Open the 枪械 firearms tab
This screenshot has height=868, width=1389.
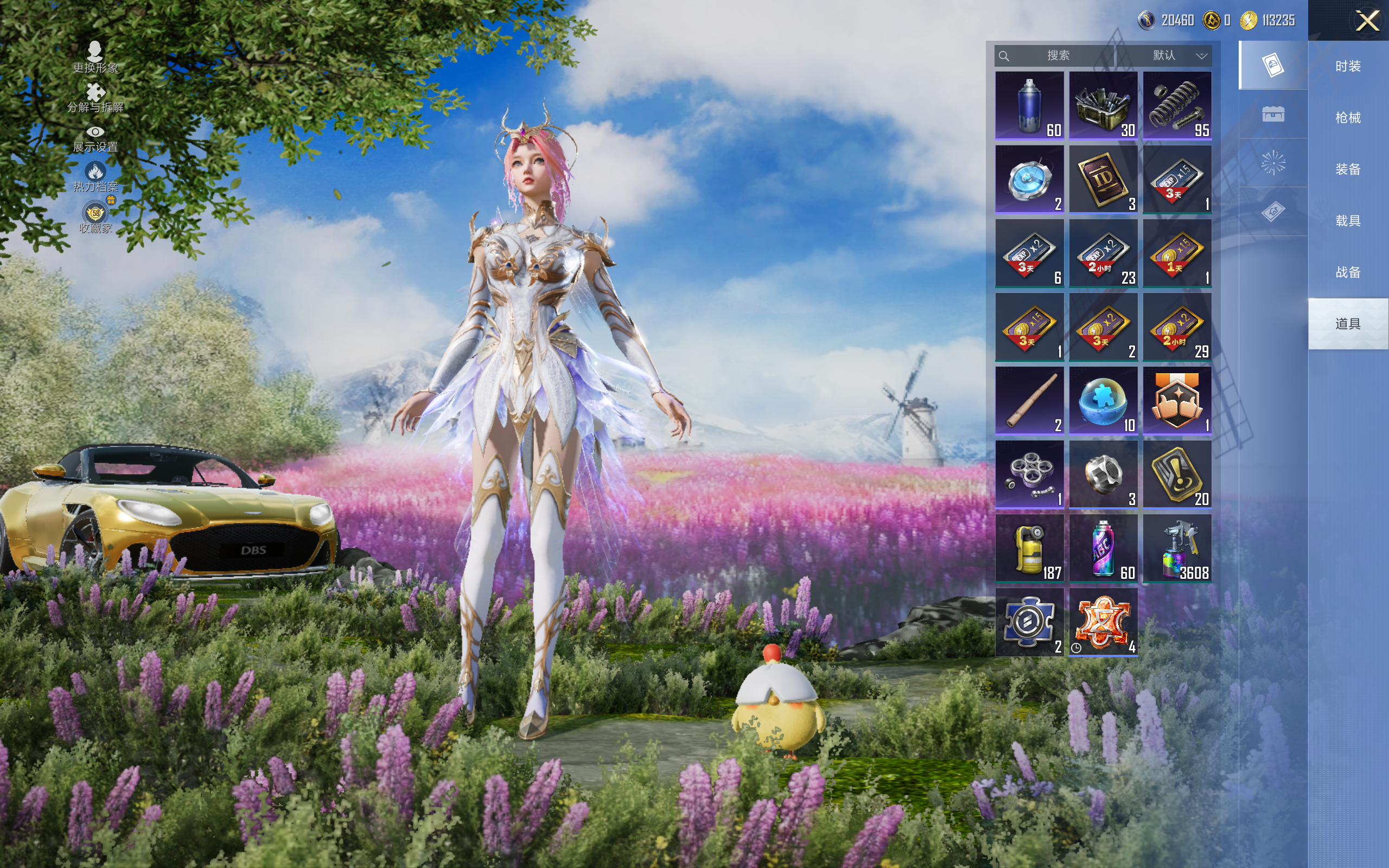(1348, 118)
